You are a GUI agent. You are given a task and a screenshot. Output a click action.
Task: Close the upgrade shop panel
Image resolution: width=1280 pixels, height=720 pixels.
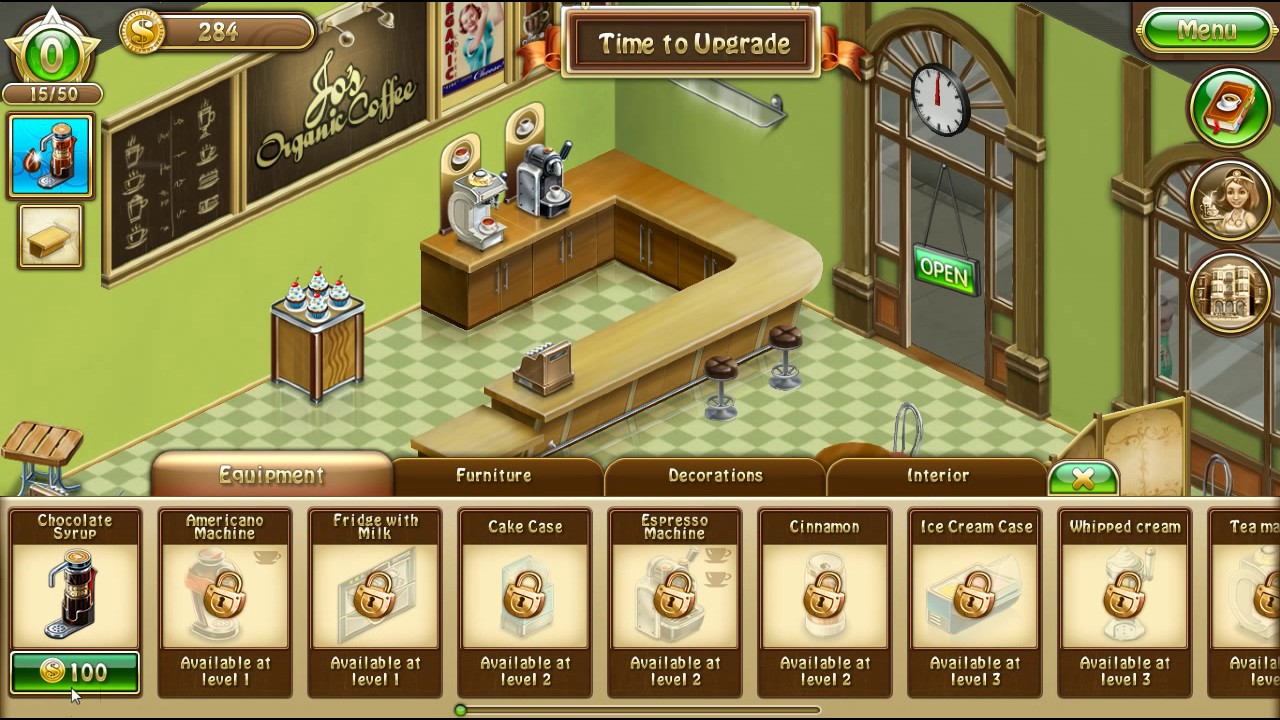[1082, 479]
